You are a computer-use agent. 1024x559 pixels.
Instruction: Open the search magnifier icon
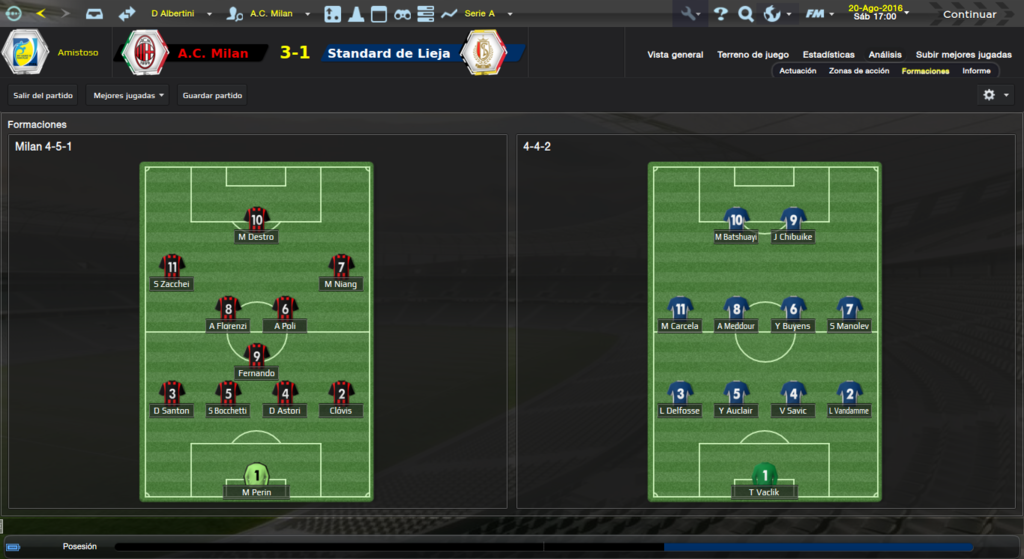tap(746, 14)
